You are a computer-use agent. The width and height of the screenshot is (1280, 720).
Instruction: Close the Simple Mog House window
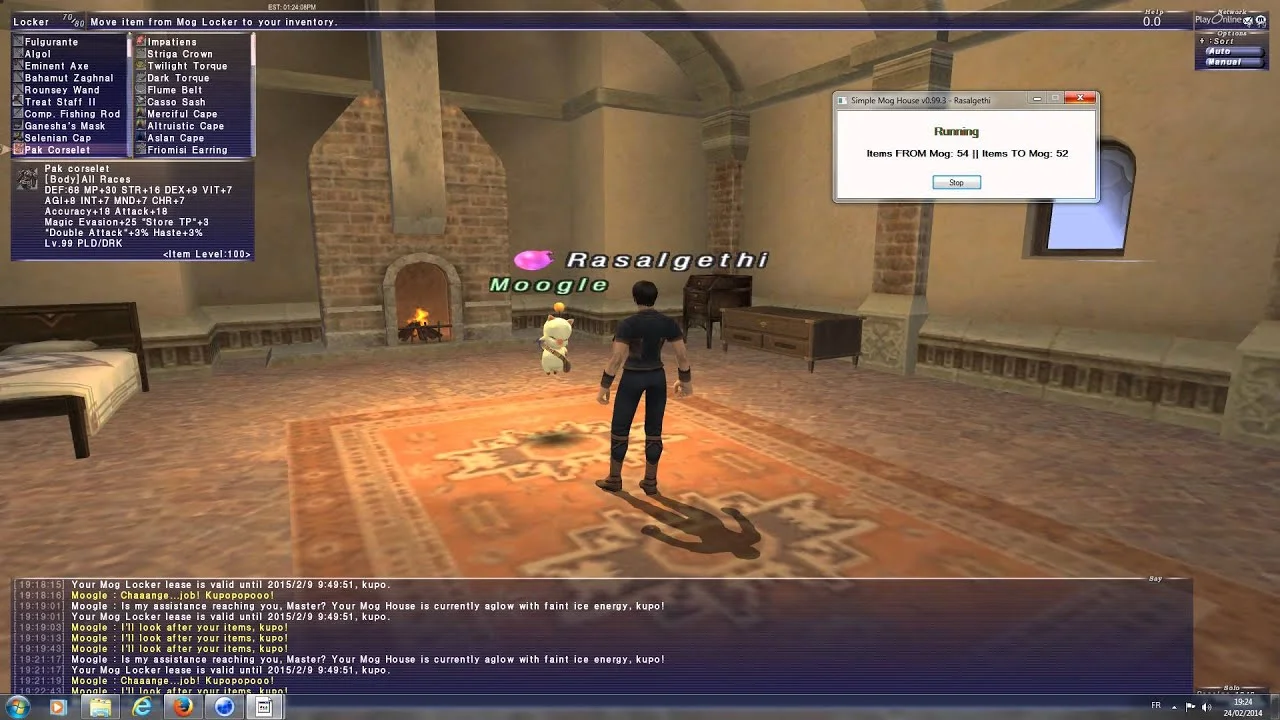(x=1080, y=99)
